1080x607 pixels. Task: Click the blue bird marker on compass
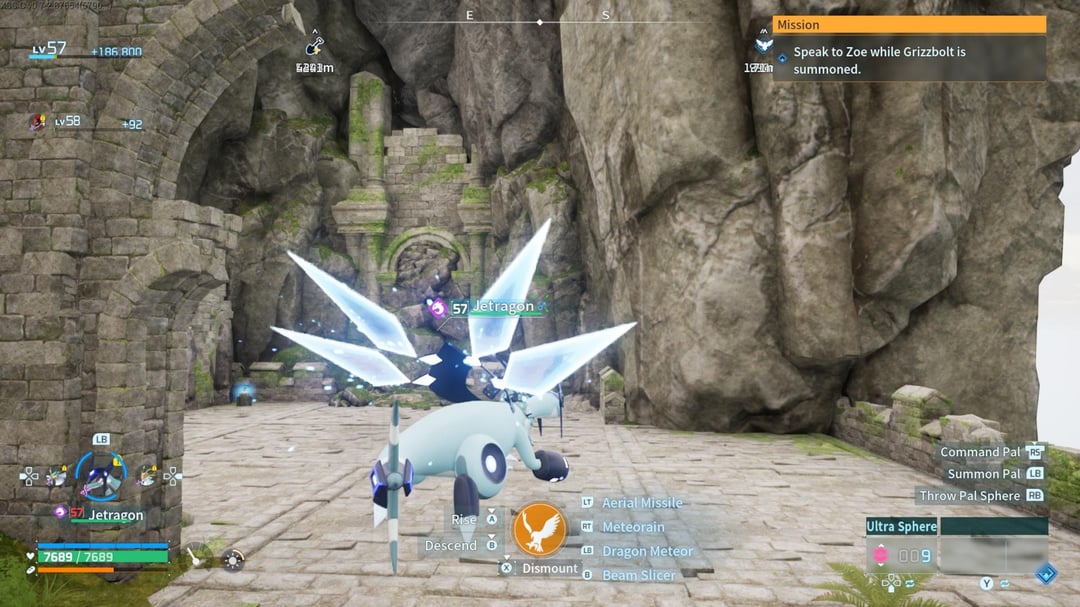tap(764, 45)
